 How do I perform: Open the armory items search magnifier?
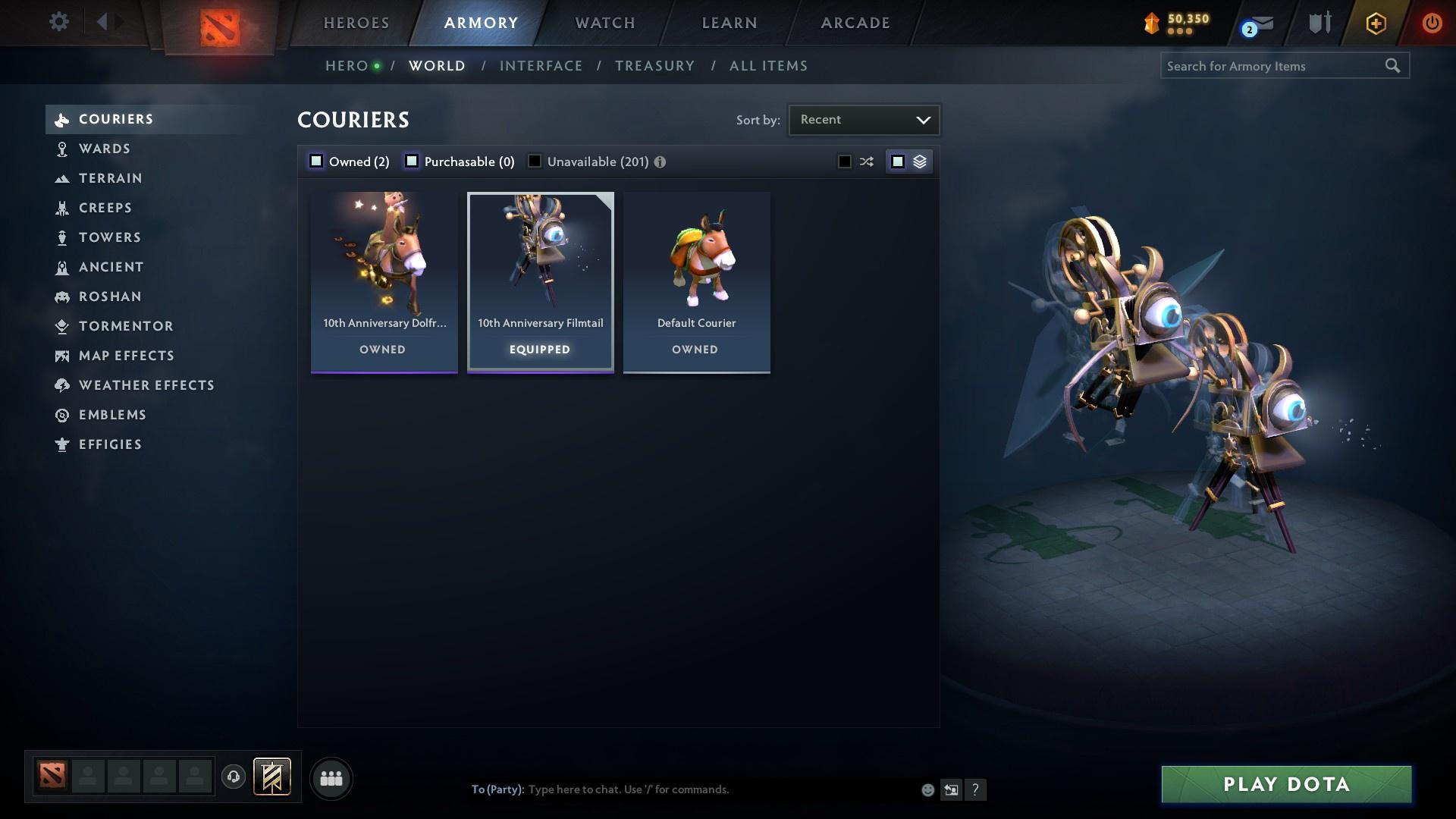(x=1394, y=66)
